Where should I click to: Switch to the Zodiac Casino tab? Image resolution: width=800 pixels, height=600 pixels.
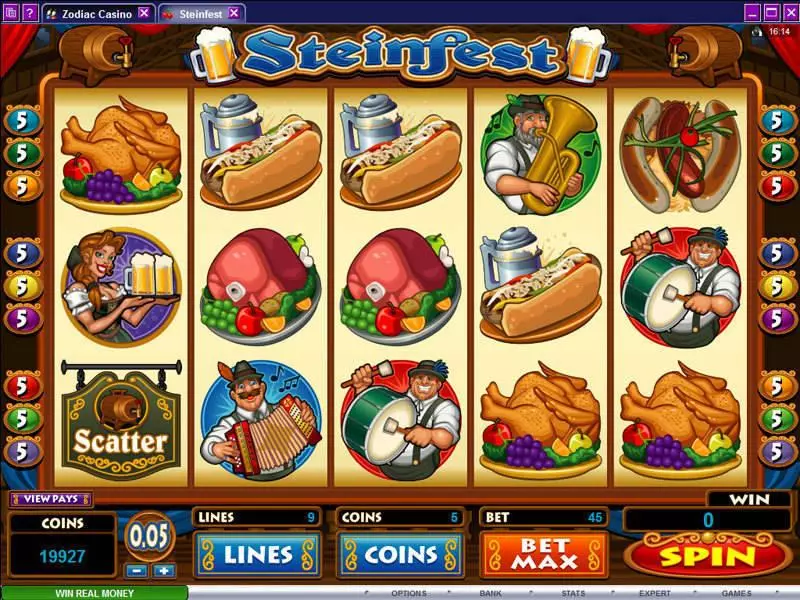pos(85,13)
